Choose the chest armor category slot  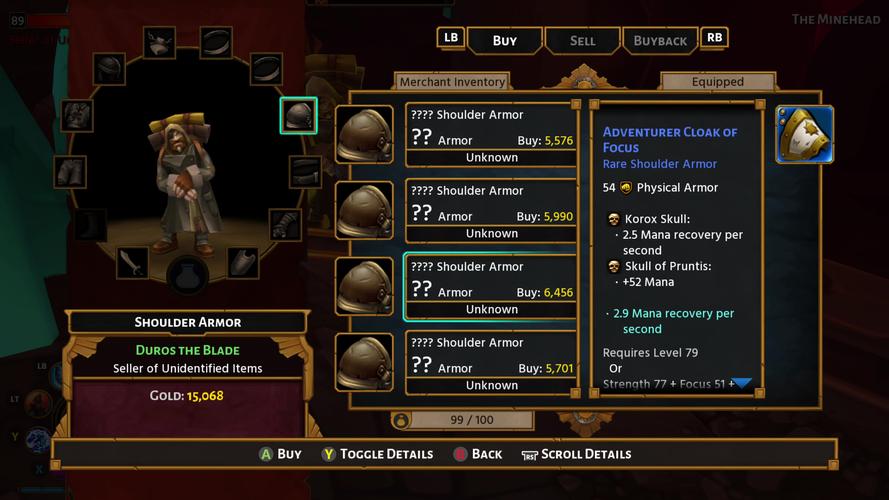pyautogui.click(x=77, y=115)
